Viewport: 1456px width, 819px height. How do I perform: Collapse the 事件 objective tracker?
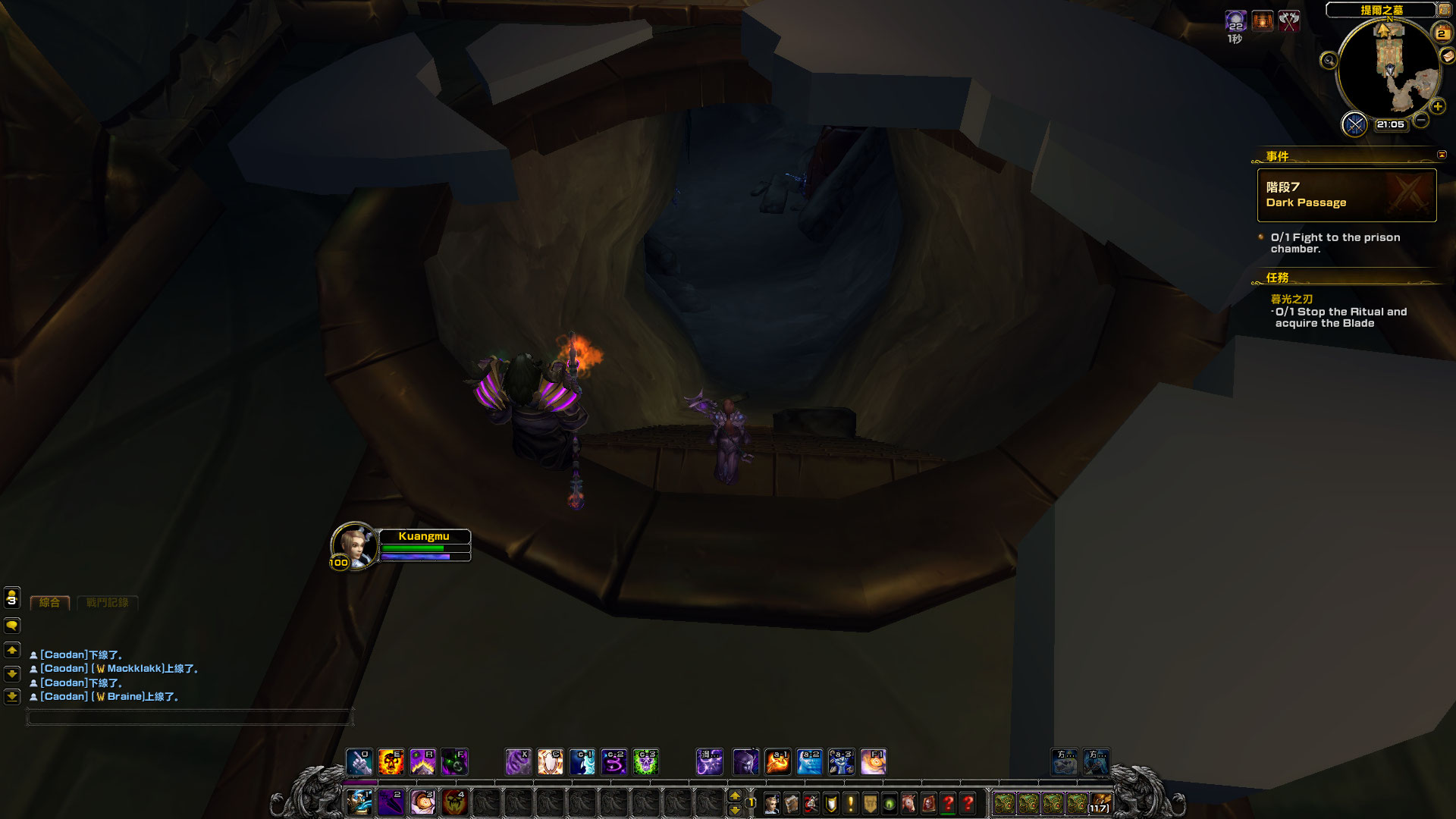coord(1442,155)
